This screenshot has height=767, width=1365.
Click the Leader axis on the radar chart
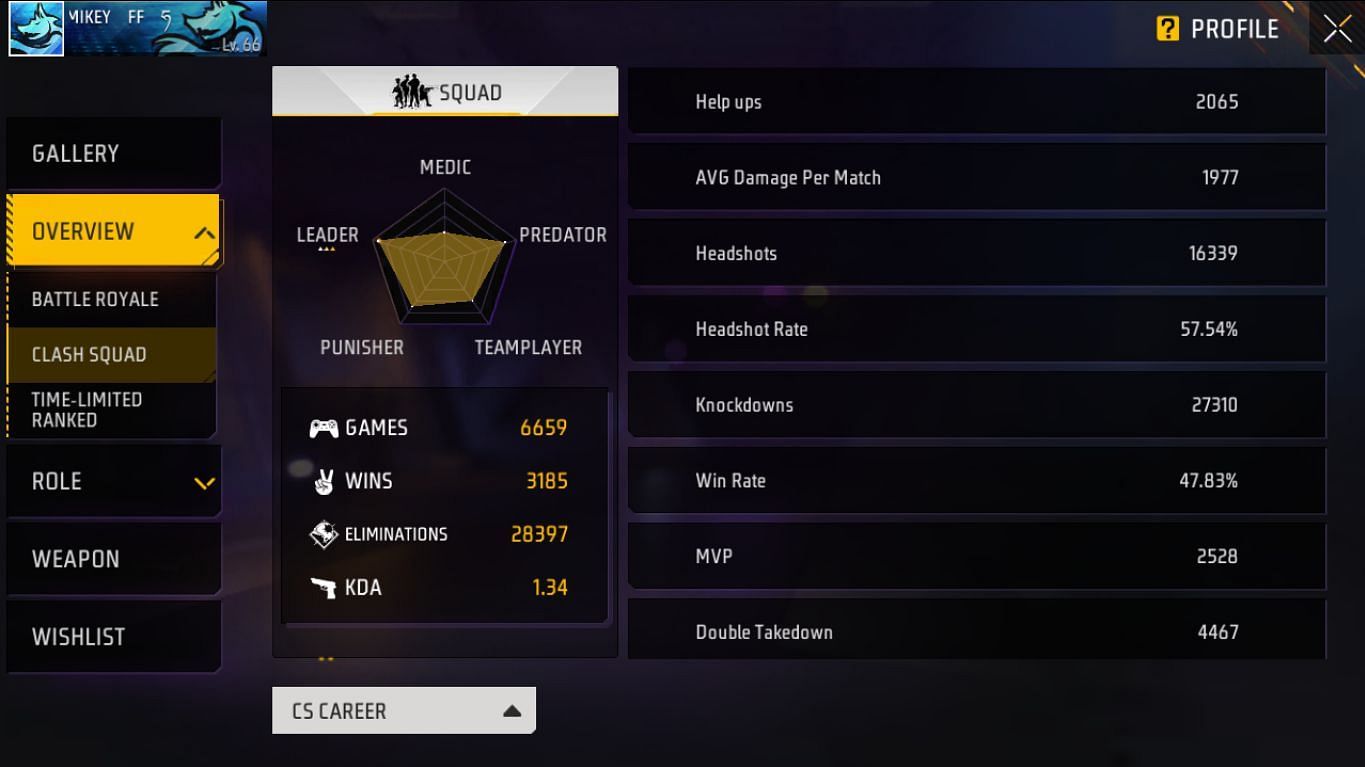pos(327,234)
